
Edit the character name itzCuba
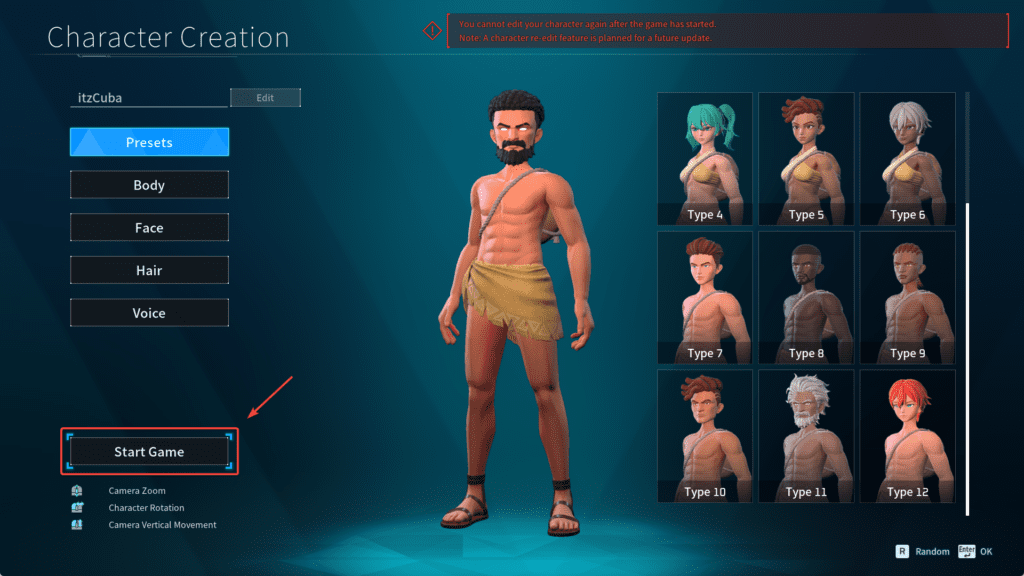(265, 98)
